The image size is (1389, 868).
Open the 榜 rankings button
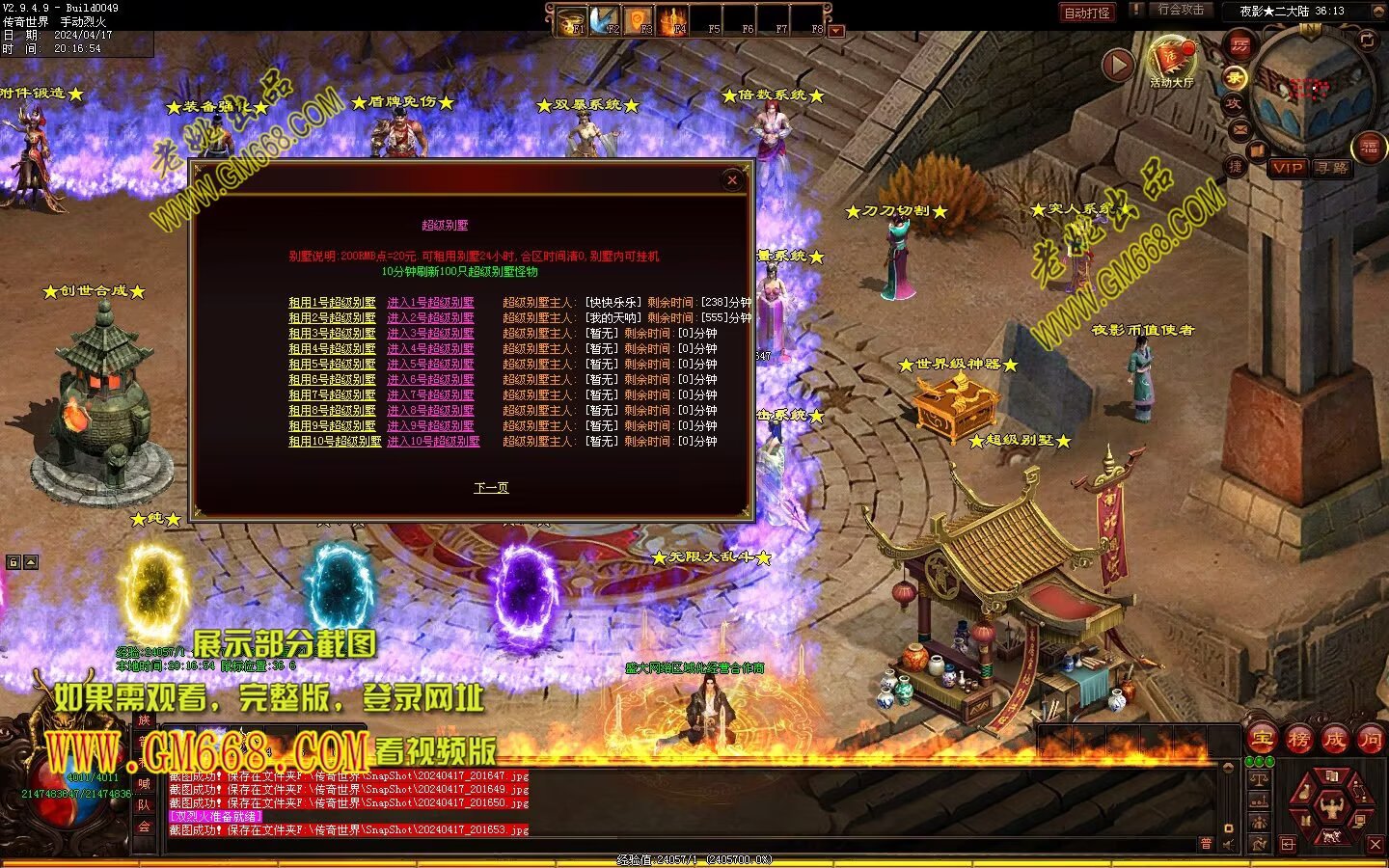point(1298,740)
